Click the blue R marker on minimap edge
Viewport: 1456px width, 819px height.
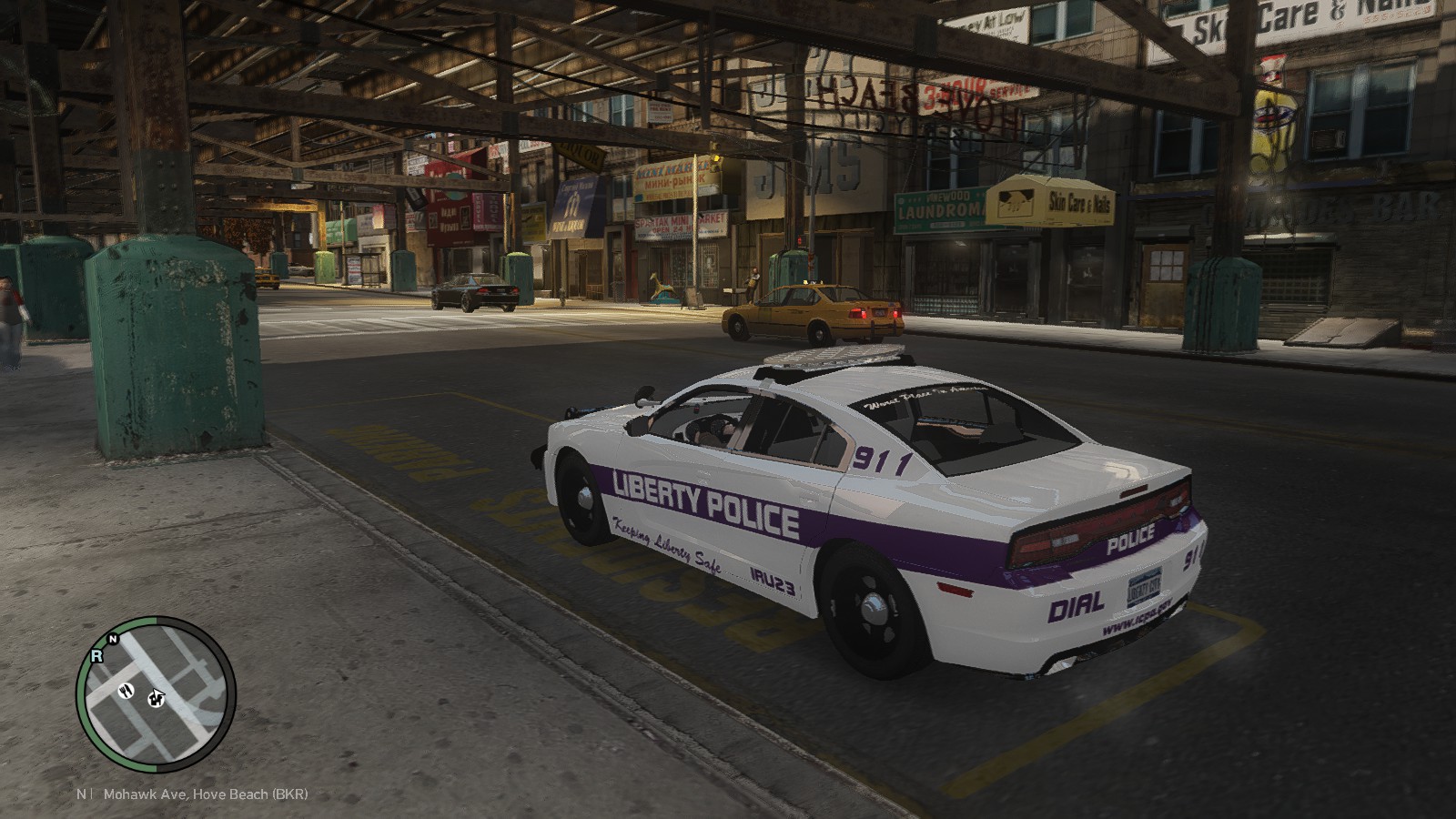(x=96, y=655)
